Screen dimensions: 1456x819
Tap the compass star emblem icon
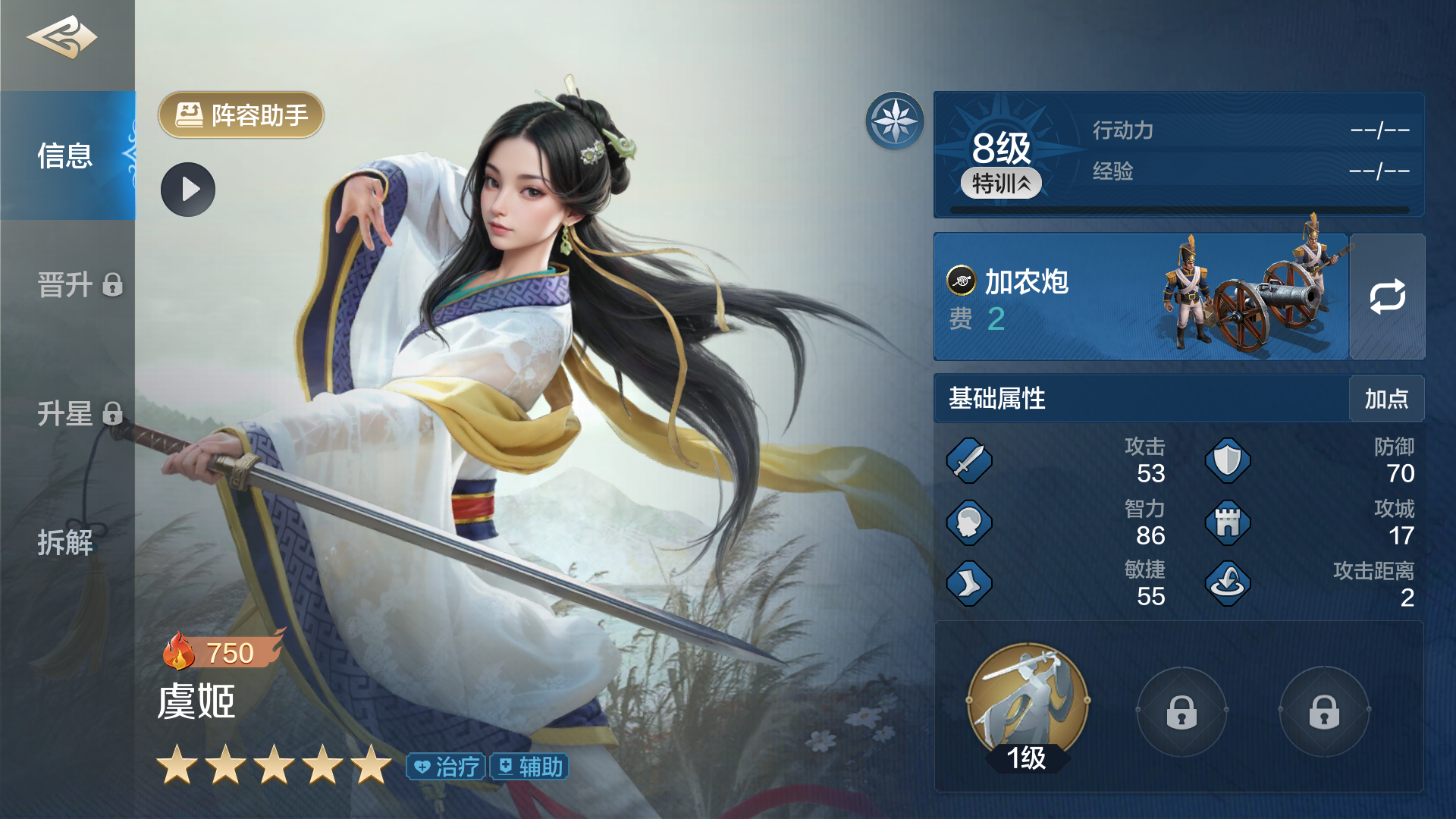click(x=895, y=121)
